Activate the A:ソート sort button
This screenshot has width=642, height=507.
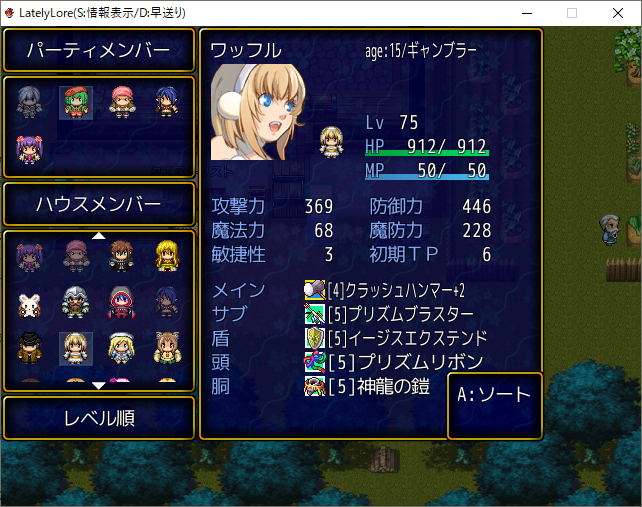[x=494, y=395]
